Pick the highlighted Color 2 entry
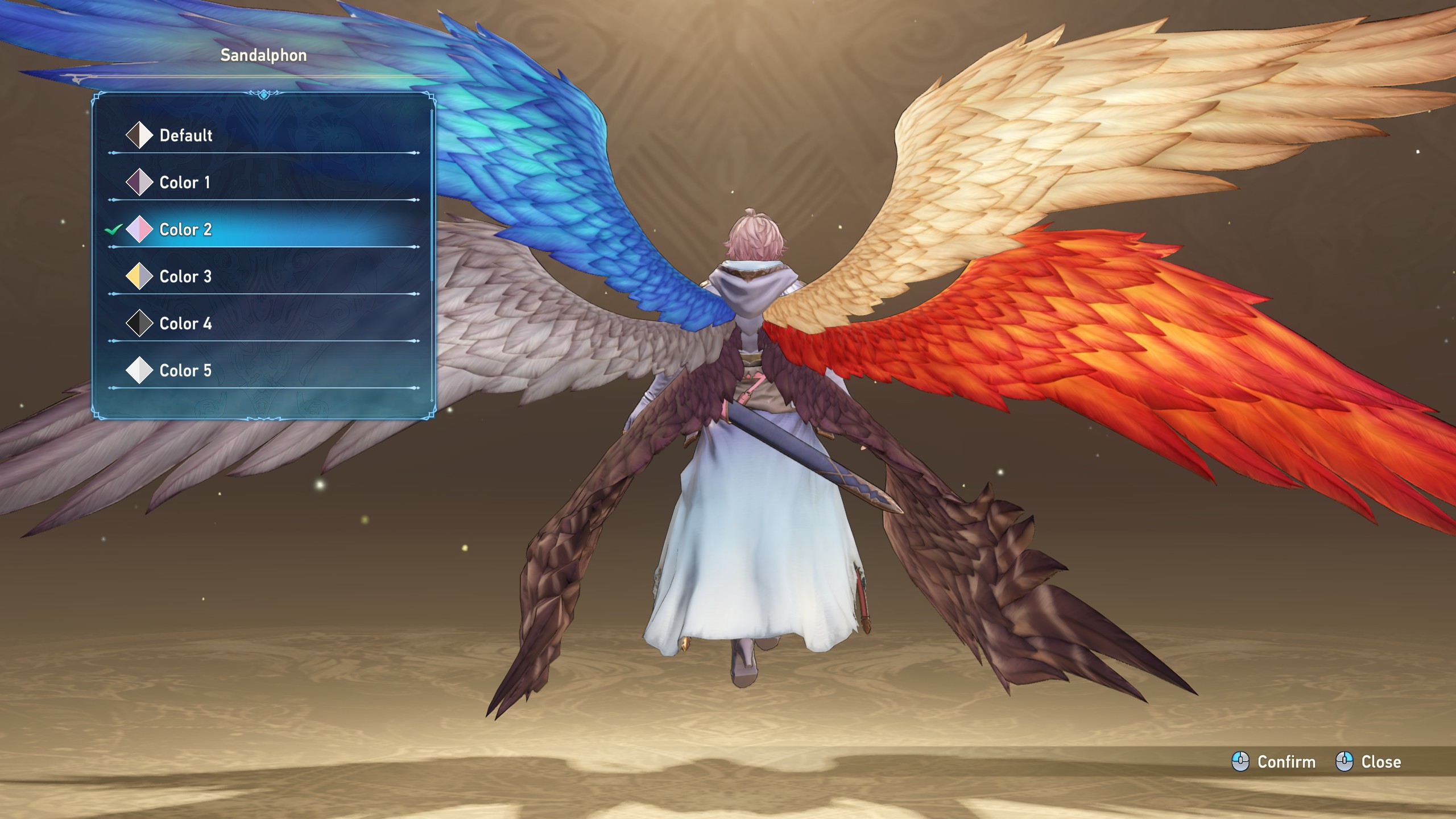The width and height of the screenshot is (1456, 819). tap(185, 230)
